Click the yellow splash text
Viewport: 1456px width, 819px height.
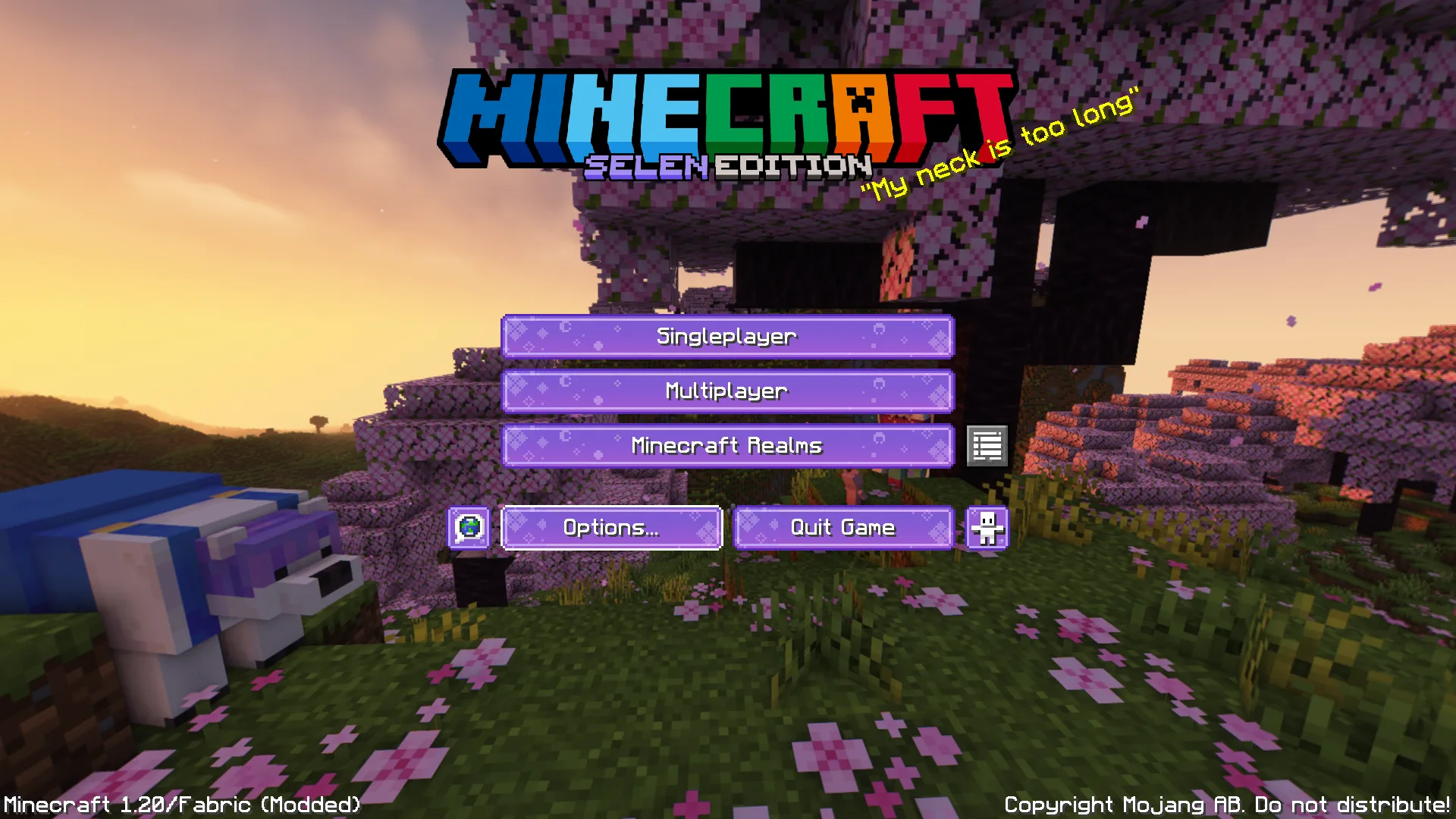pyautogui.click(x=1001, y=148)
